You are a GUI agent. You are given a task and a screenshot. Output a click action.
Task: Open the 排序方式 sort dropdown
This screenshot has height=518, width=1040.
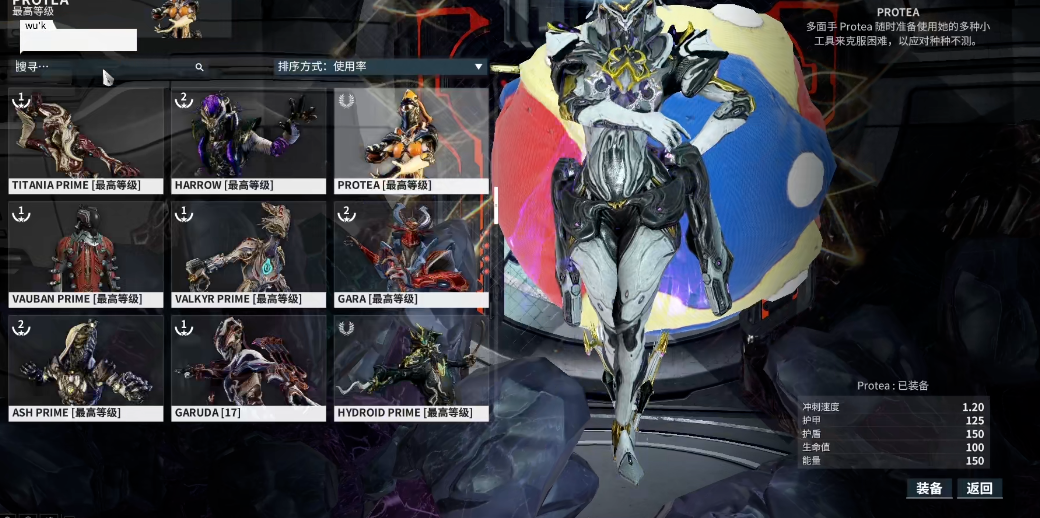point(380,67)
